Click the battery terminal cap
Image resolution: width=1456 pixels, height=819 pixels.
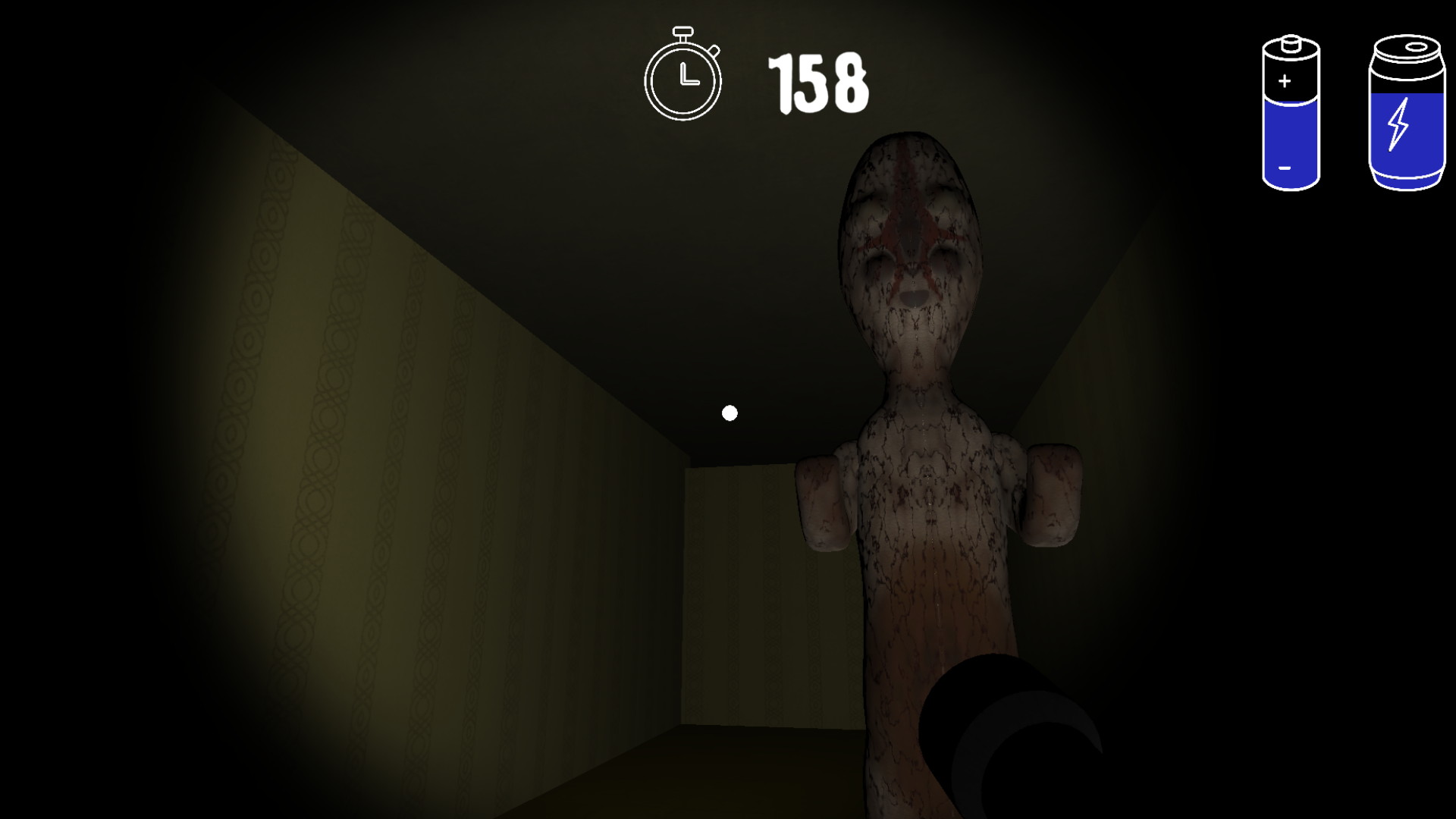[x=1289, y=42]
